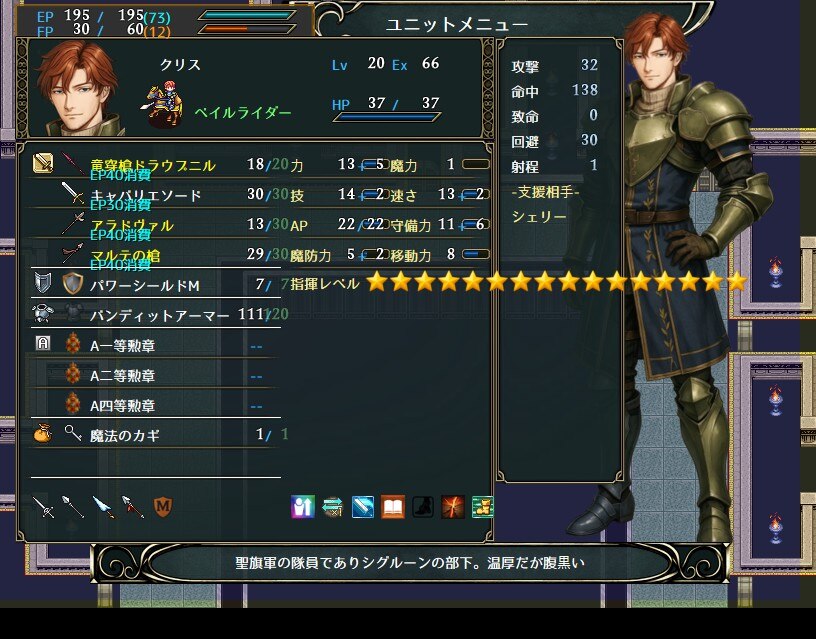
Task: Choose the バンディットアーマー armor row
Action: click(x=160, y=315)
